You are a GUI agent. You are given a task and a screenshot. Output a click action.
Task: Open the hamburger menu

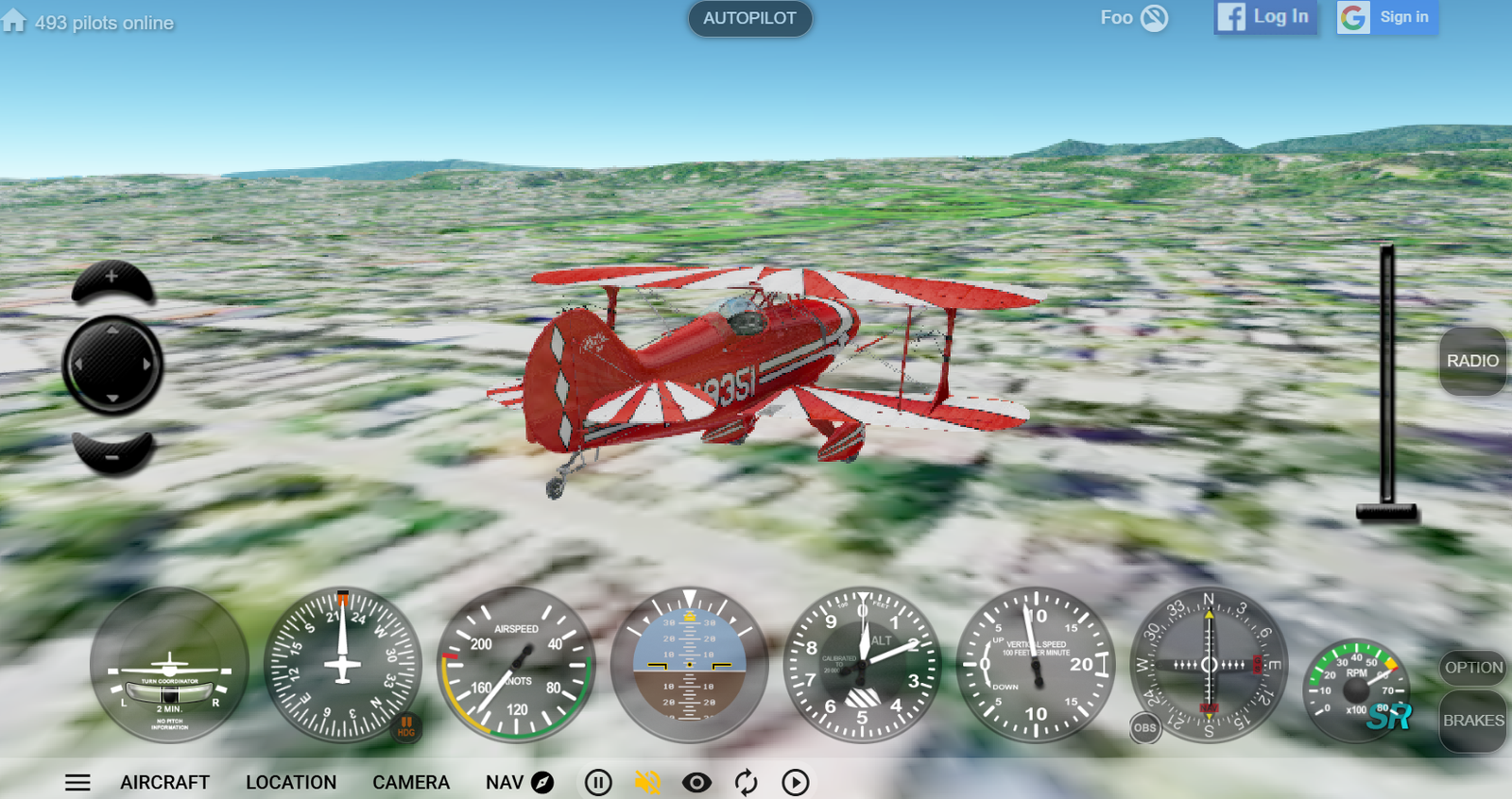pyautogui.click(x=77, y=782)
